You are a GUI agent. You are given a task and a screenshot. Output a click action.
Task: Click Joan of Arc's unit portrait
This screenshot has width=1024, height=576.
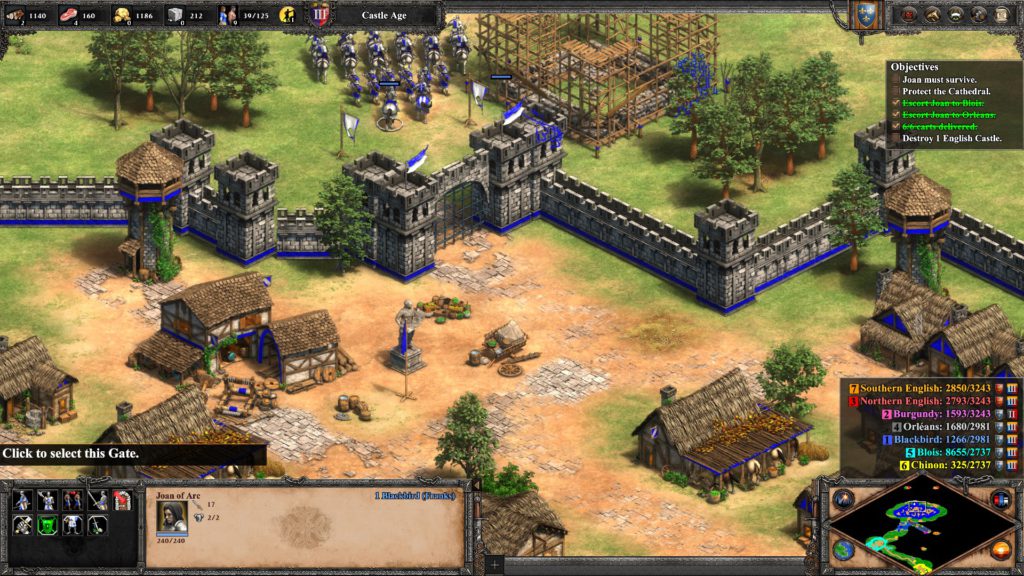[169, 516]
